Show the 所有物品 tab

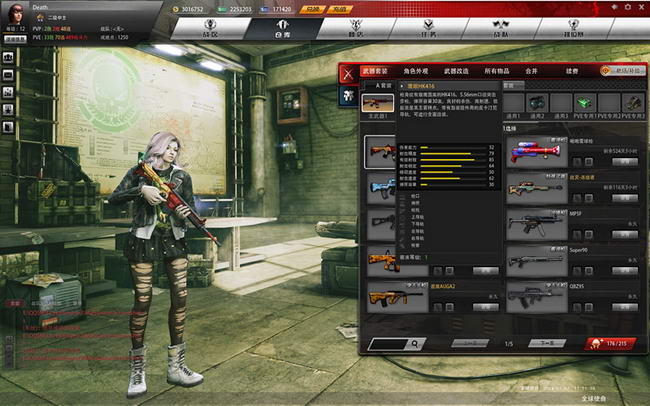coord(497,71)
